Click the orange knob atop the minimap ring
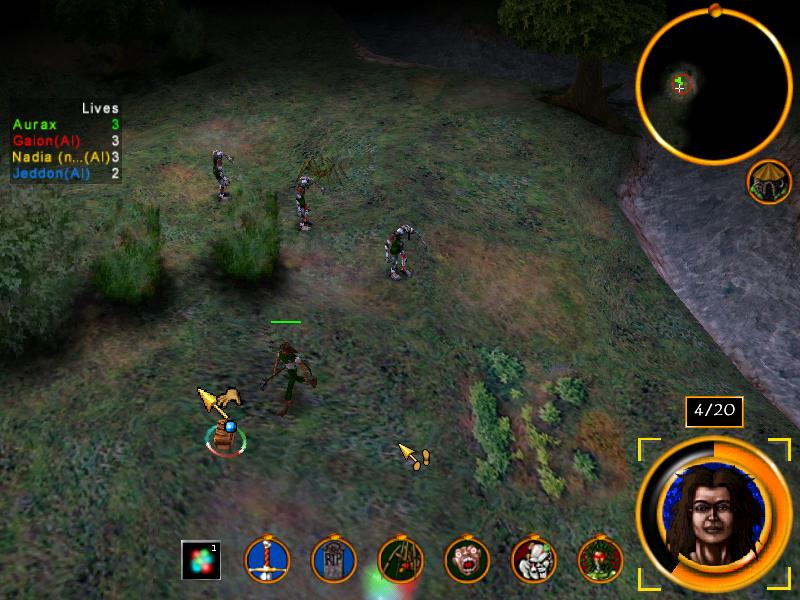 tap(714, 11)
